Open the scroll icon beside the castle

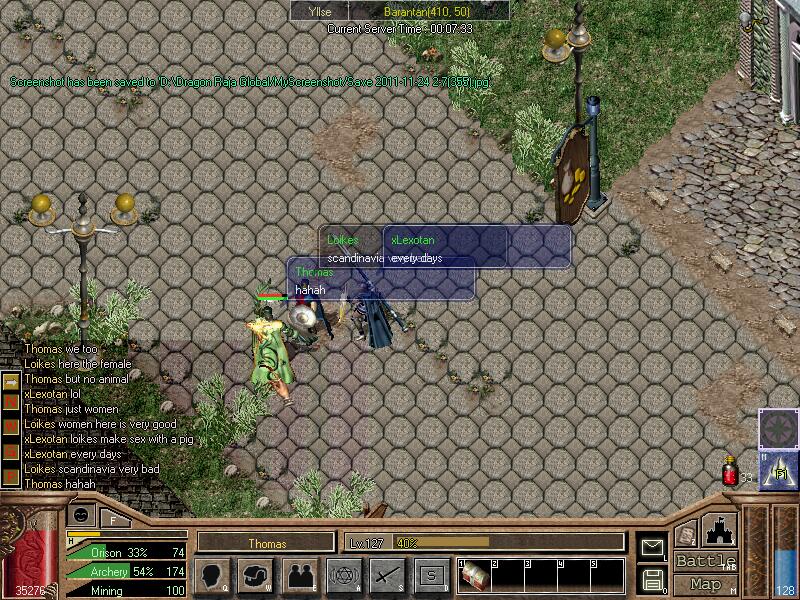(686, 535)
